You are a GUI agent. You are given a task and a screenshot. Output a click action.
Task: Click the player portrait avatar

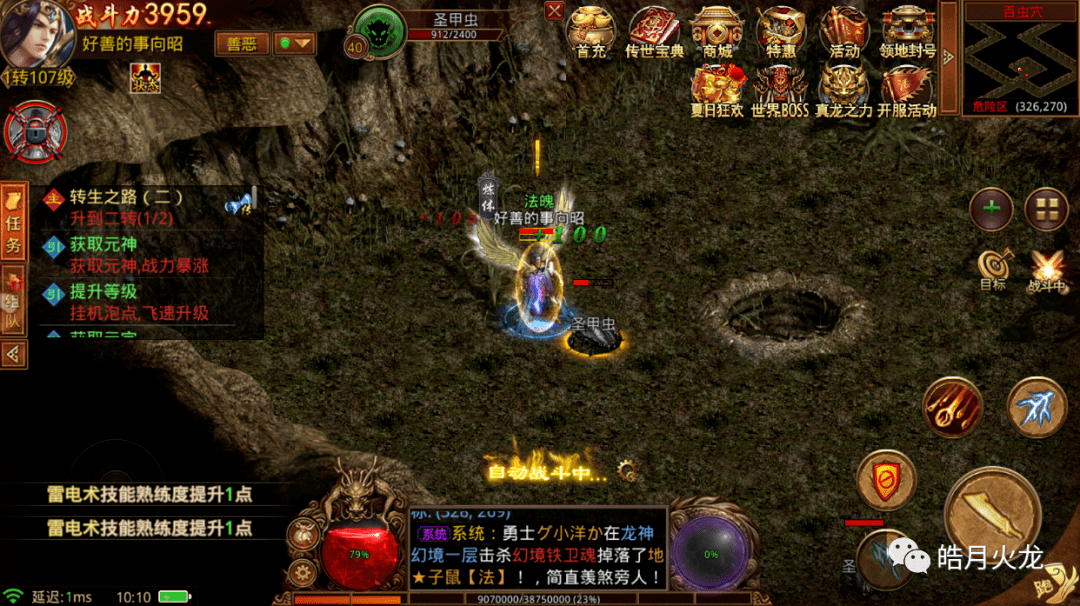click(34, 33)
